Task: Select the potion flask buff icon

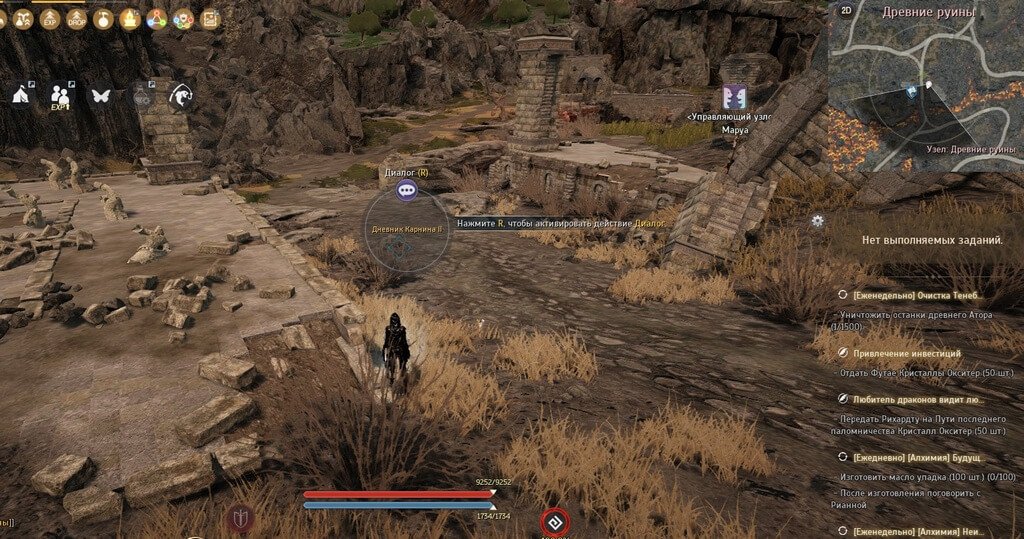Action: [x=102, y=18]
